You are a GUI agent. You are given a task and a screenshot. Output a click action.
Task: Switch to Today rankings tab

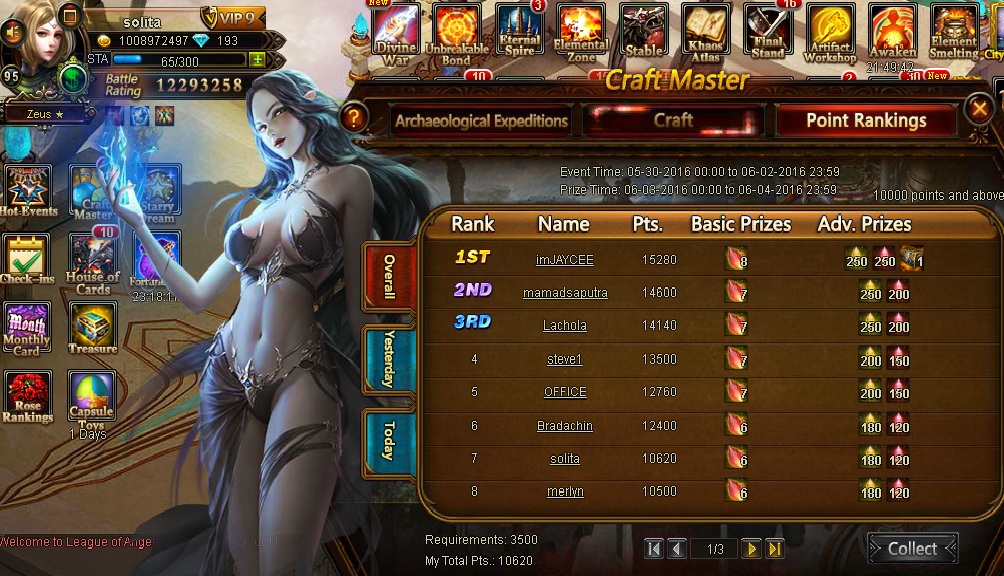[x=389, y=439]
